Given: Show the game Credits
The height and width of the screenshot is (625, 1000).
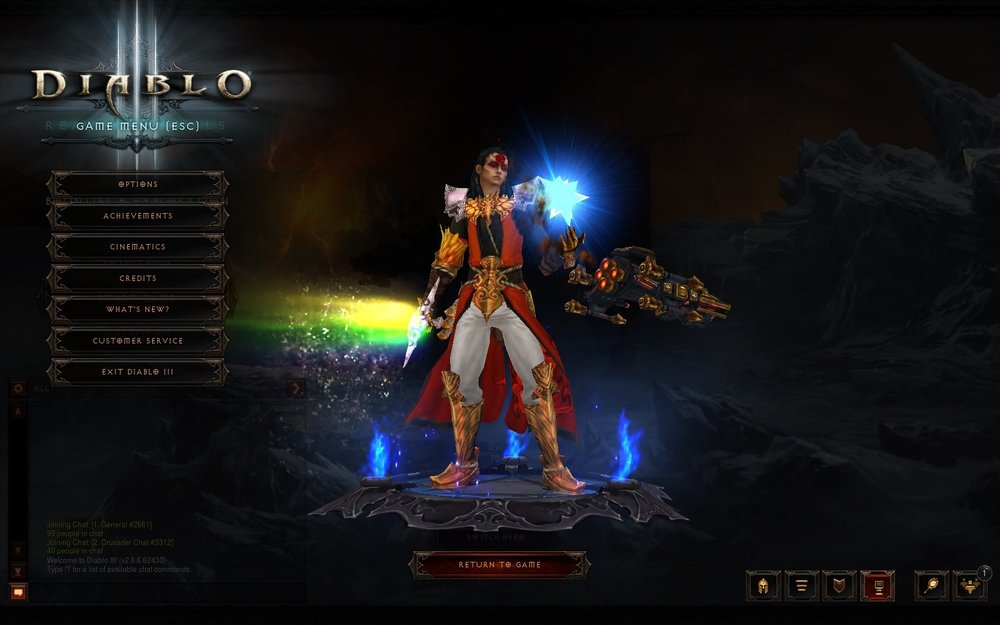Looking at the screenshot, I should click(138, 278).
